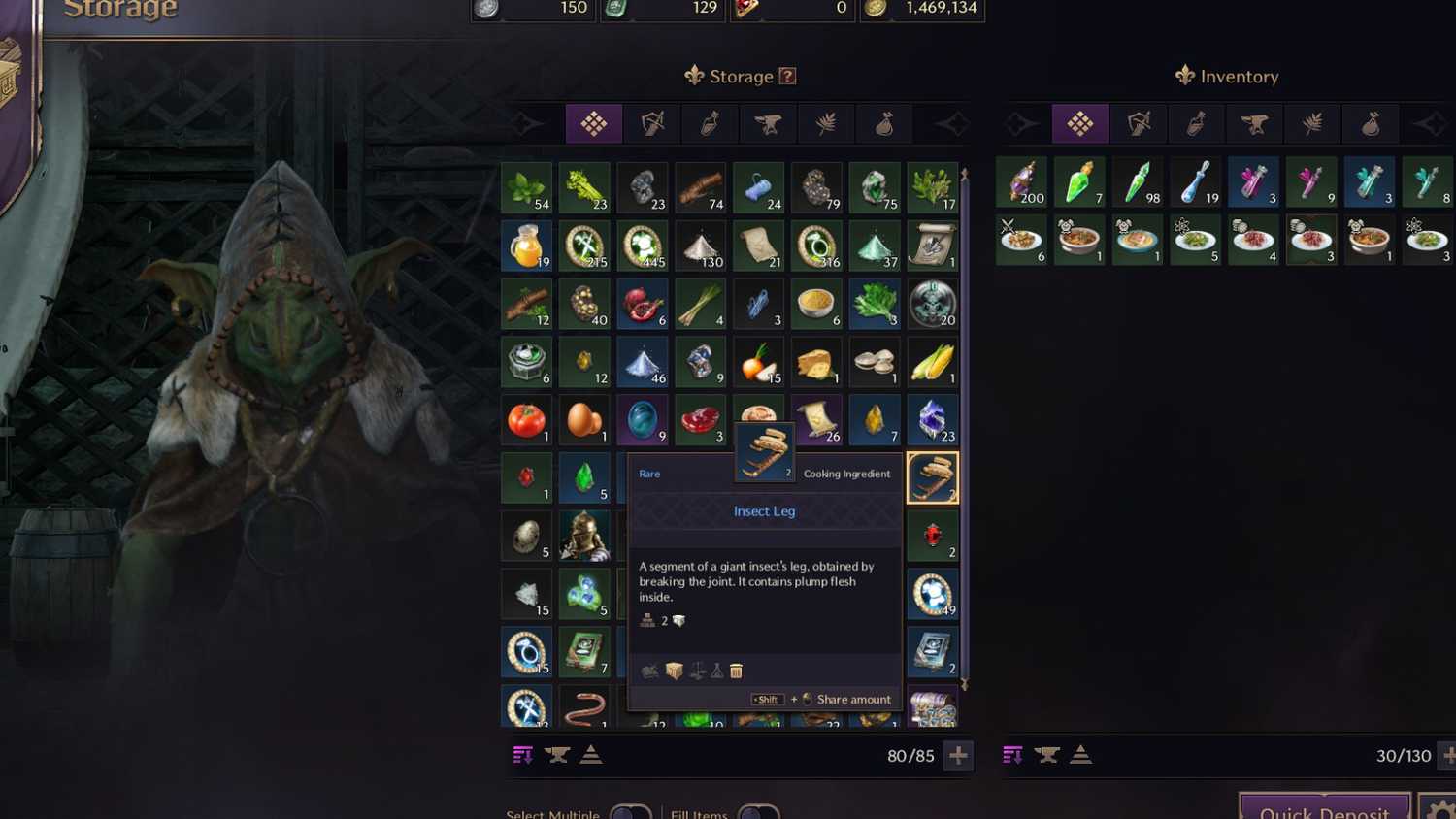Discard Insect Leg via the trash icon

click(x=737, y=671)
